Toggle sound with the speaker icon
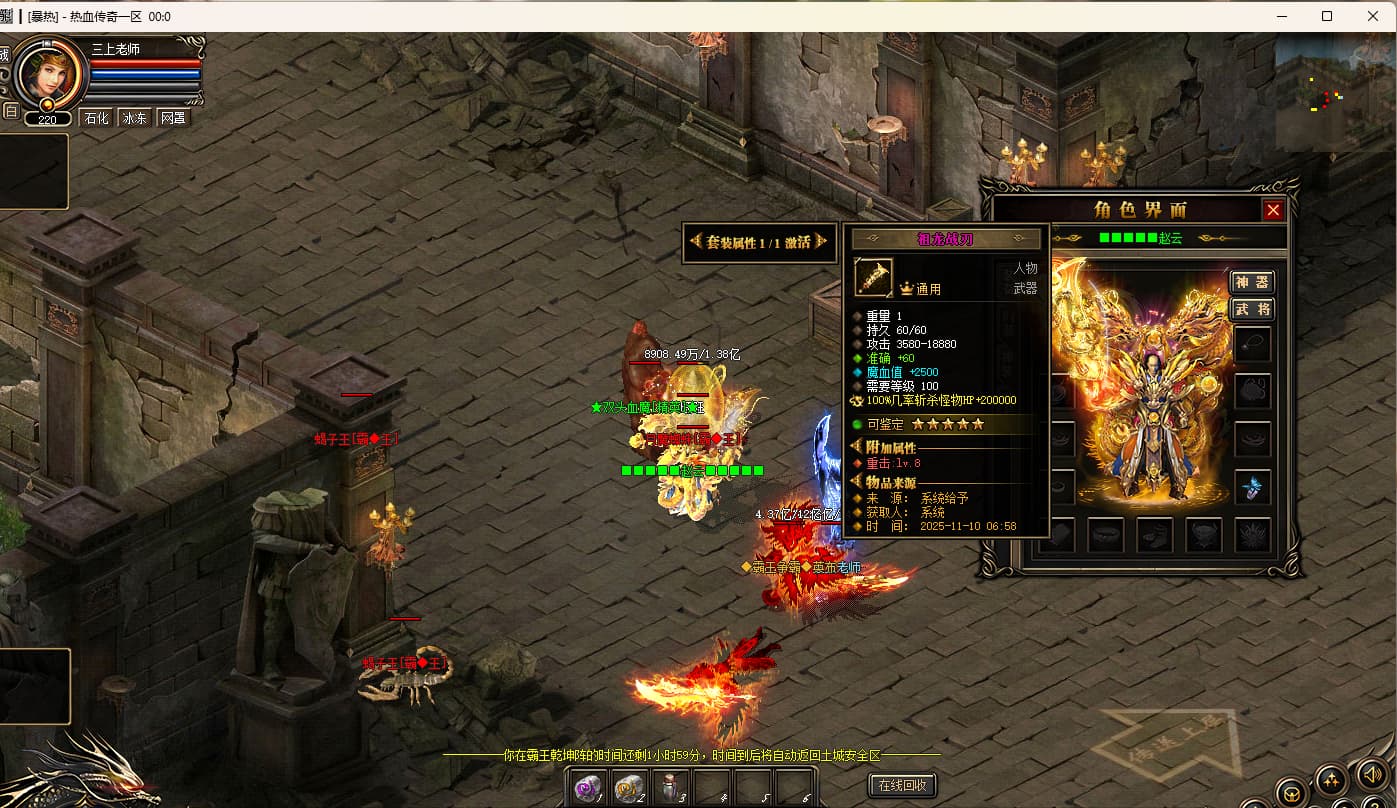 tap(1369, 774)
